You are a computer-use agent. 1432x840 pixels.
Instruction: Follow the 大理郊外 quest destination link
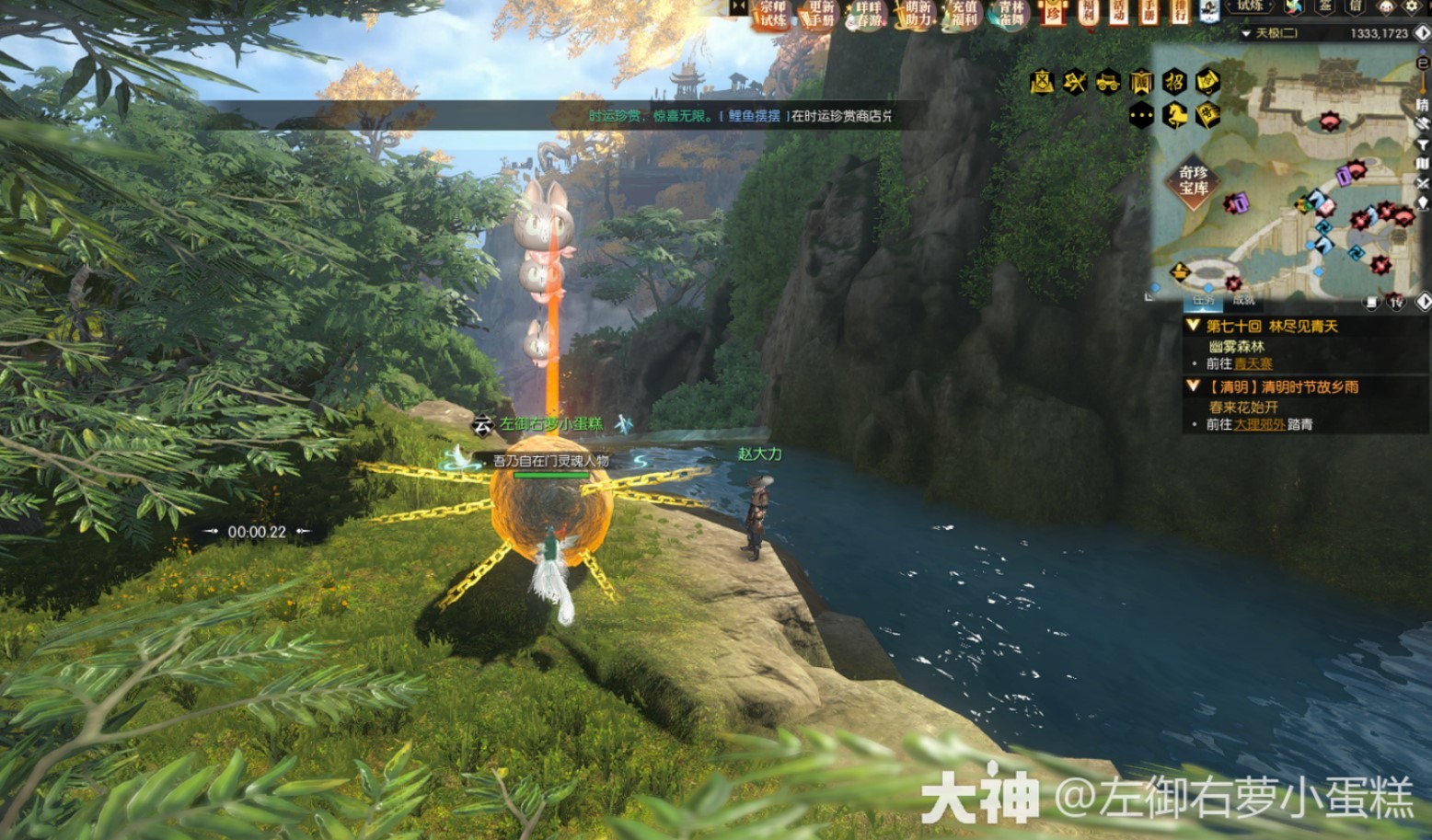pos(1259,422)
